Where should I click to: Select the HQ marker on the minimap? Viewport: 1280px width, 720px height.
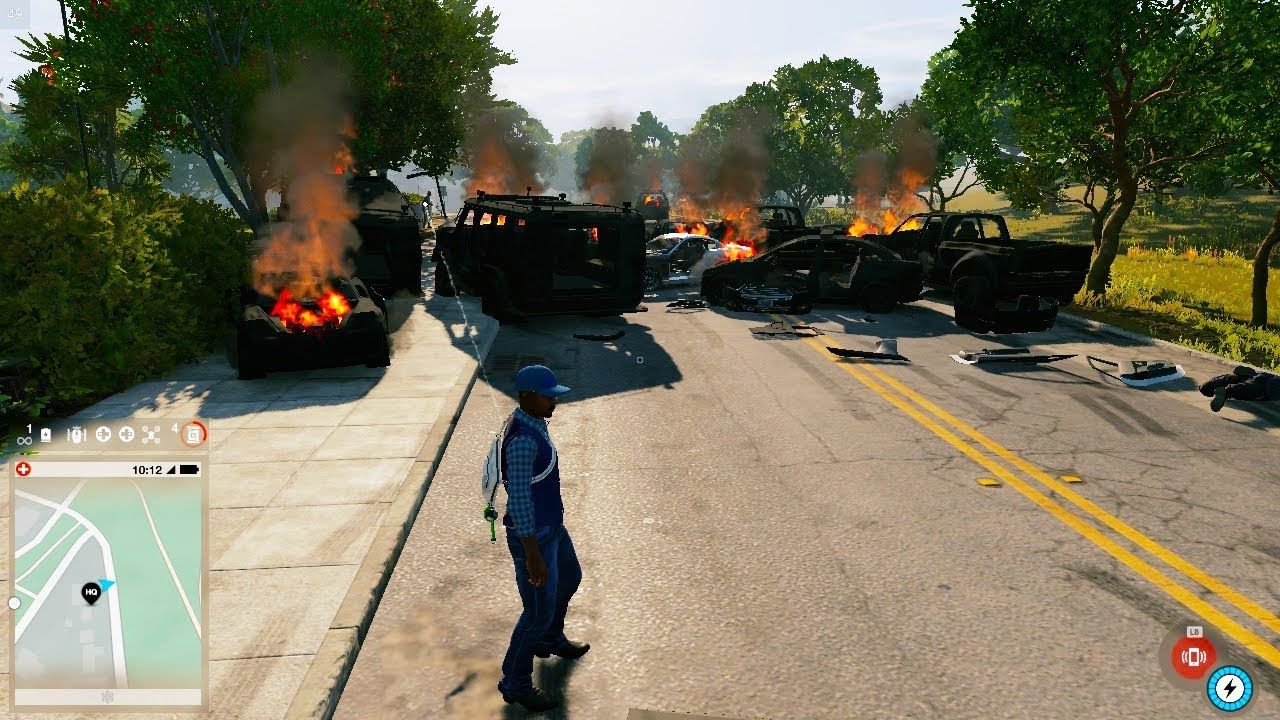click(91, 592)
